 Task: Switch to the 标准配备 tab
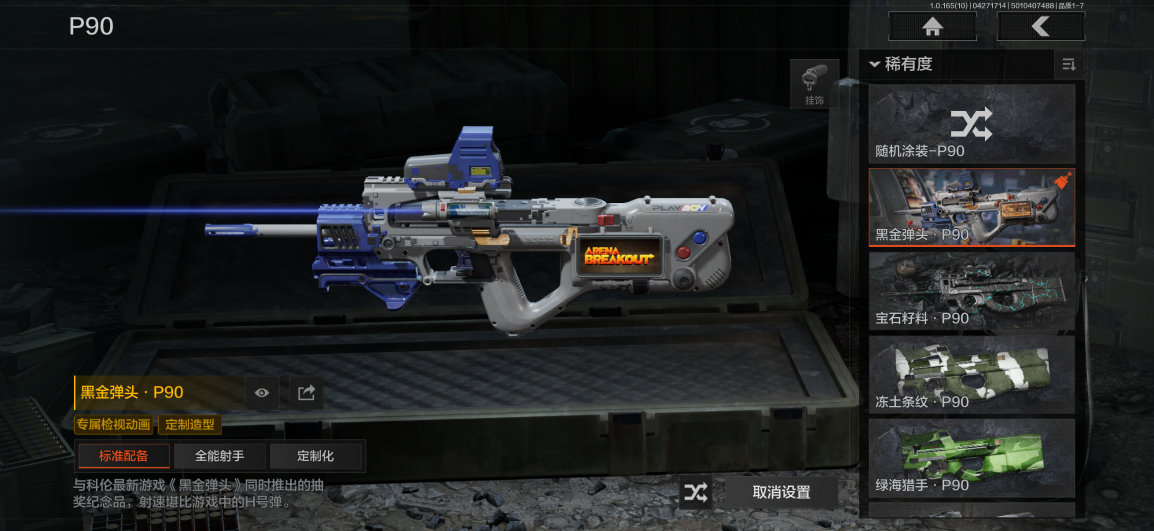click(x=123, y=456)
